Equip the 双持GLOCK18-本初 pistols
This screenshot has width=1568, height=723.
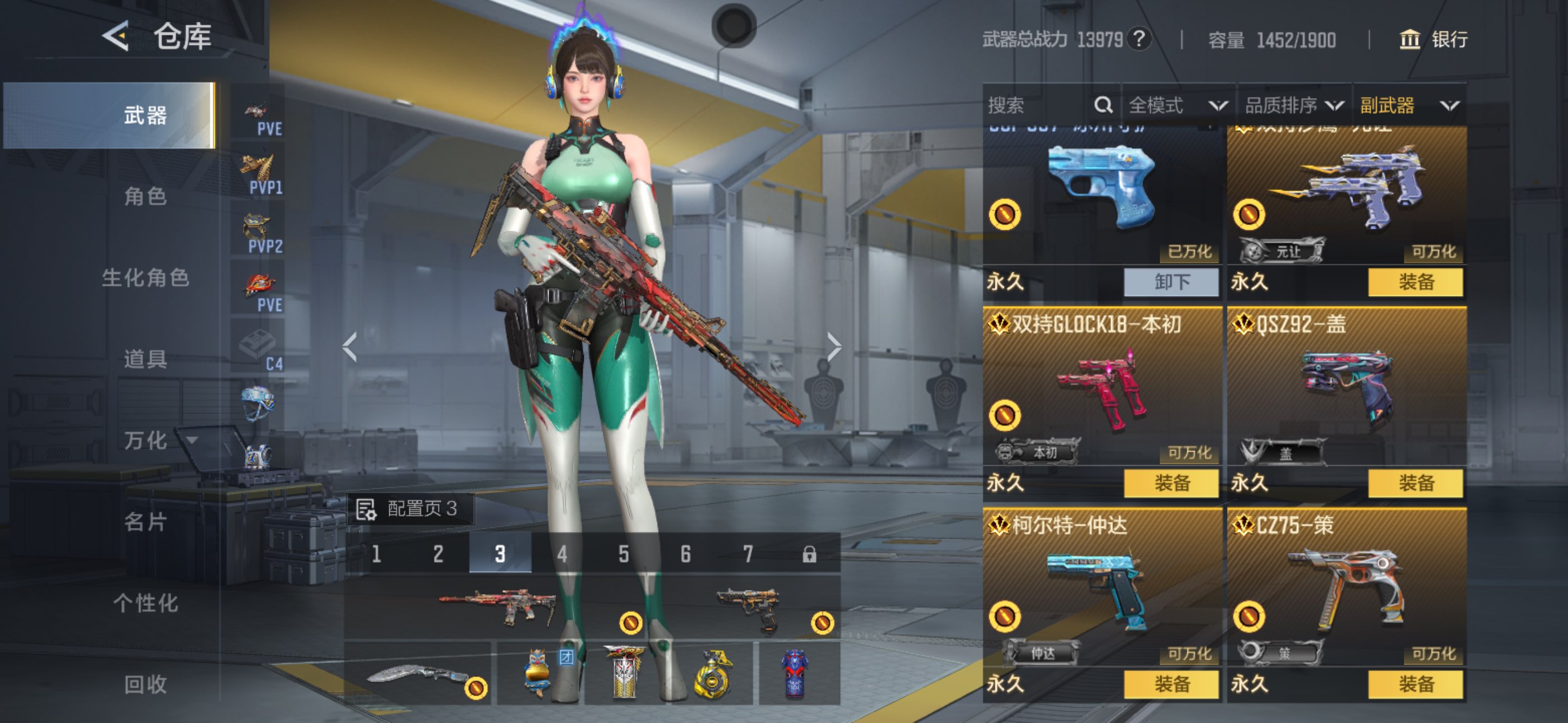(1171, 483)
